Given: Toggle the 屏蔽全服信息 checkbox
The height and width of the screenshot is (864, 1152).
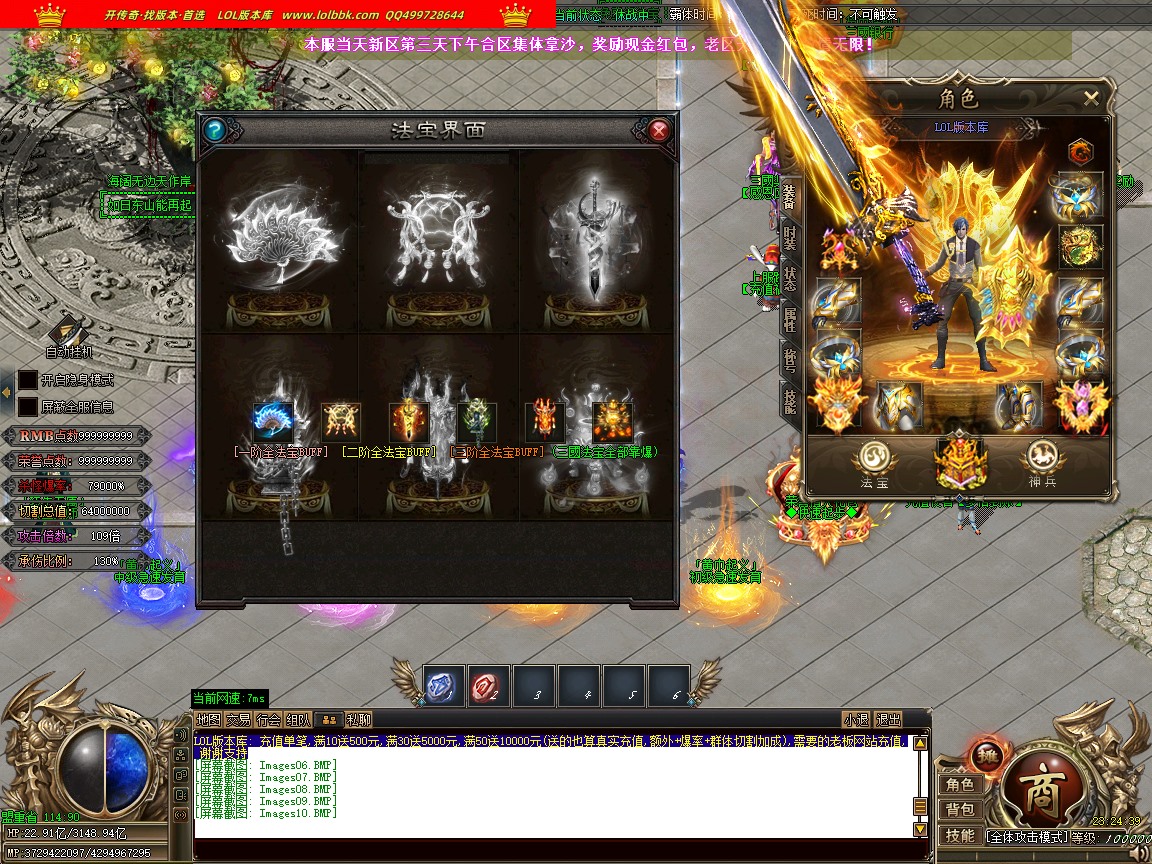Looking at the screenshot, I should (x=28, y=407).
